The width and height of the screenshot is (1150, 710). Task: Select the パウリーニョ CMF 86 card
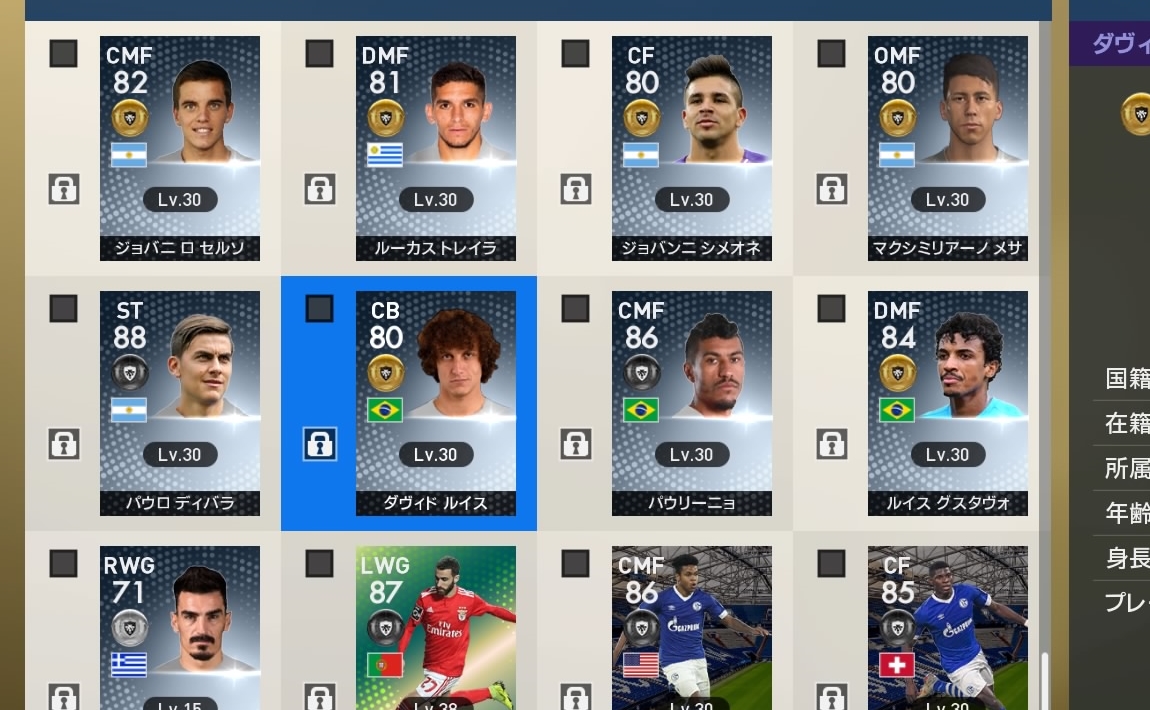click(x=692, y=403)
